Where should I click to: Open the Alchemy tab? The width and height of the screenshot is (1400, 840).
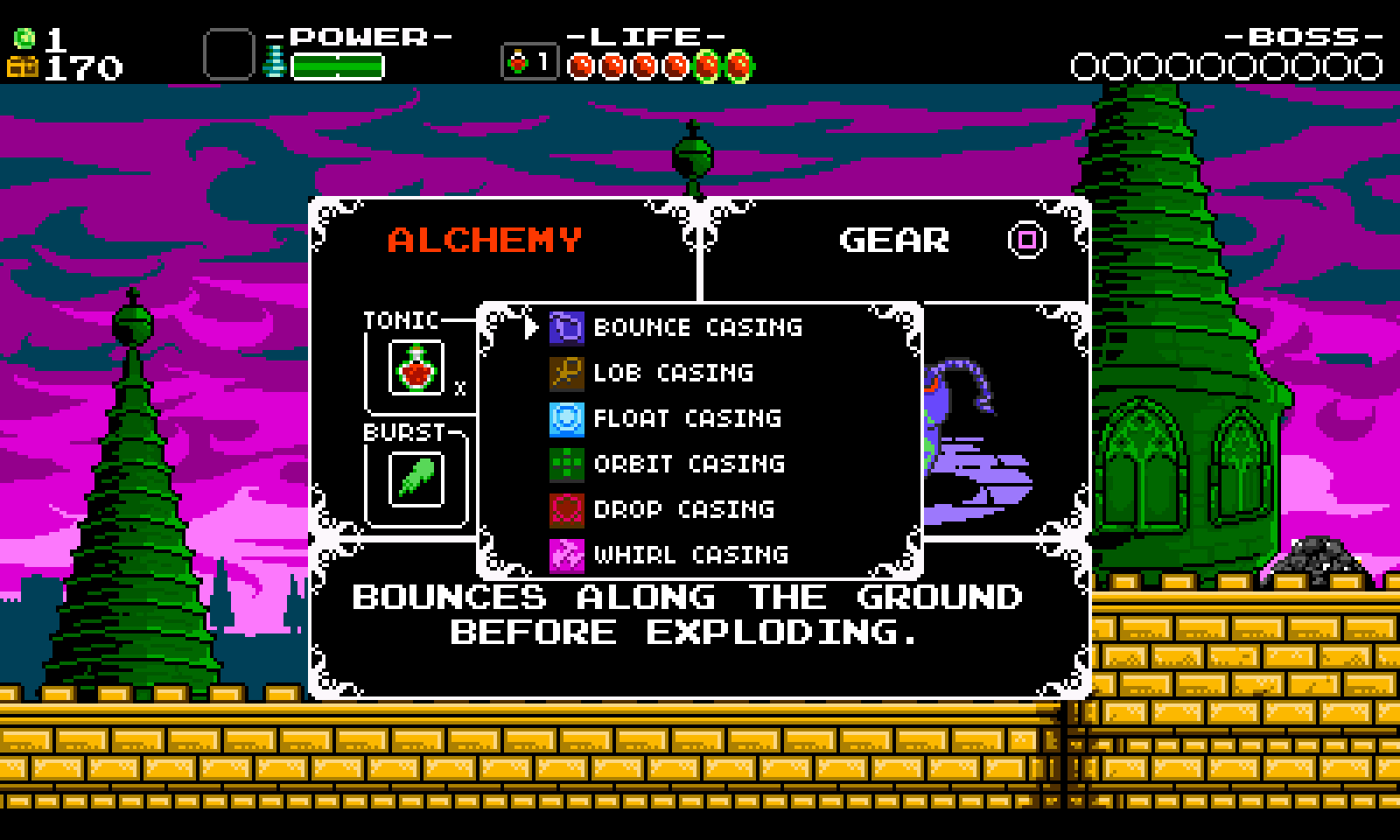[x=485, y=240]
